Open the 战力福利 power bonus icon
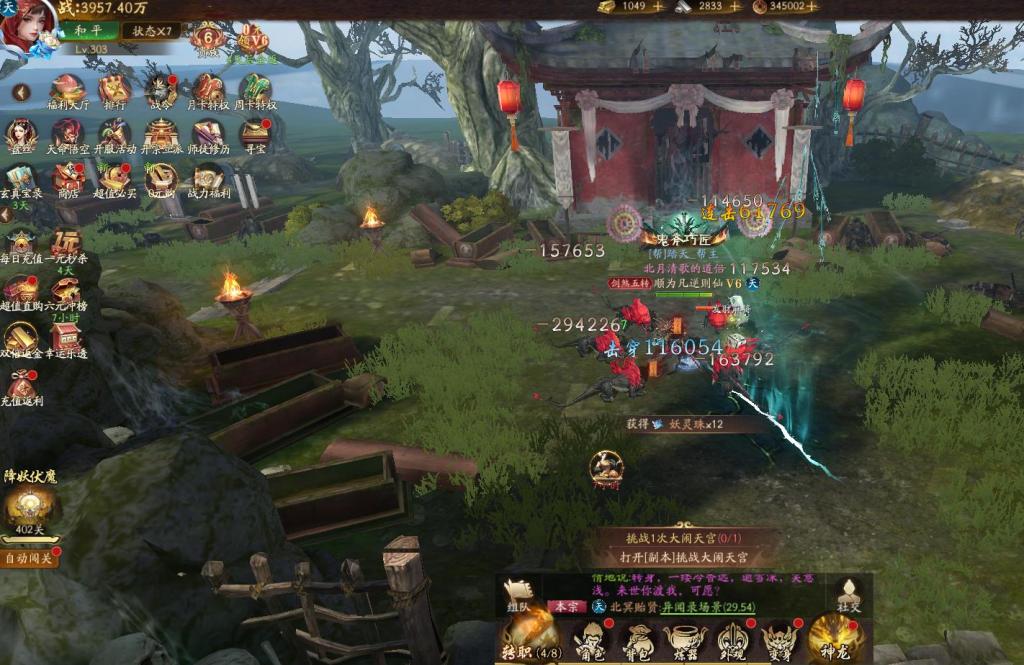This screenshot has width=1024, height=665. pos(209,178)
